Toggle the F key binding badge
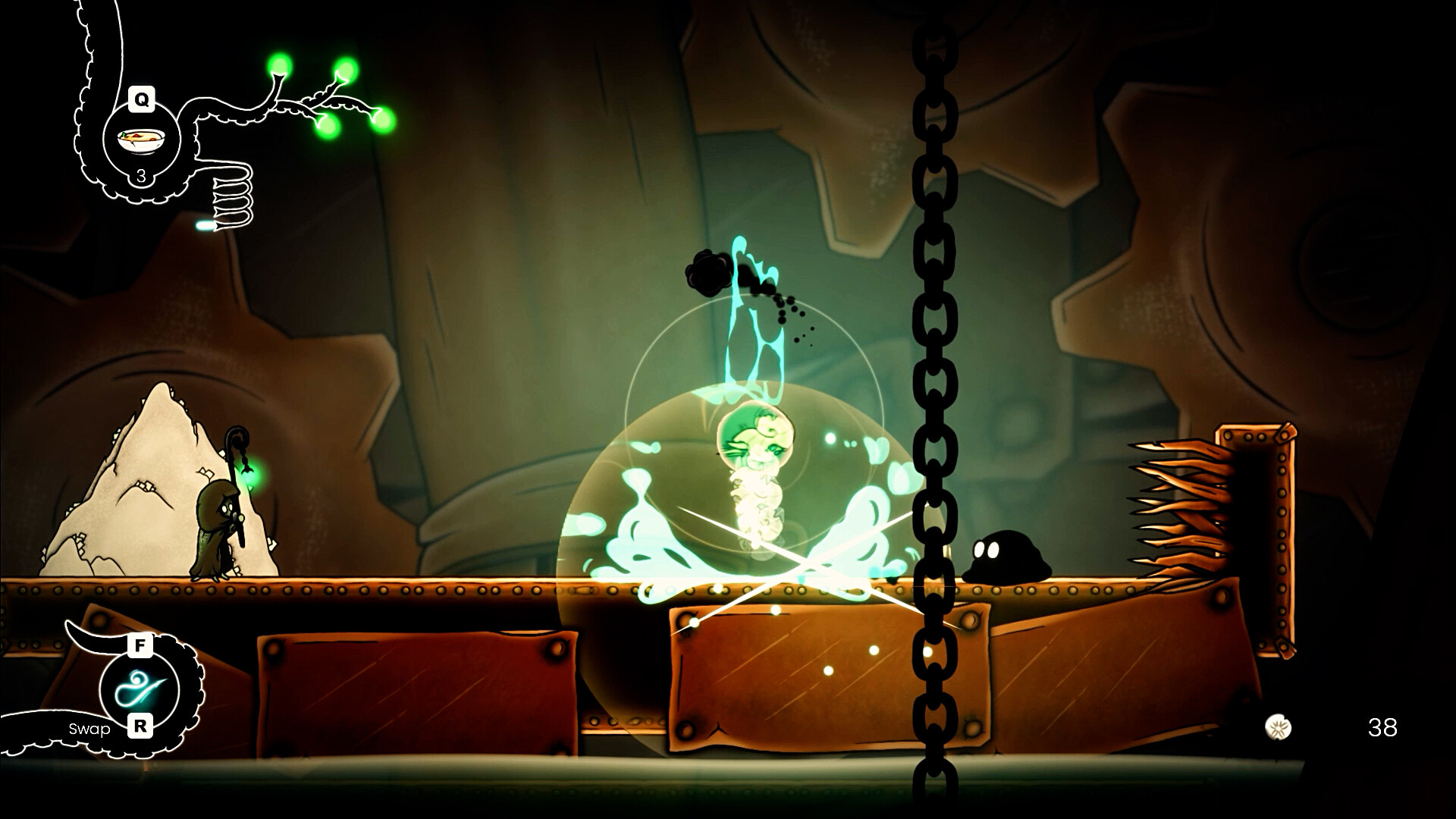1456x819 pixels. 140,645
